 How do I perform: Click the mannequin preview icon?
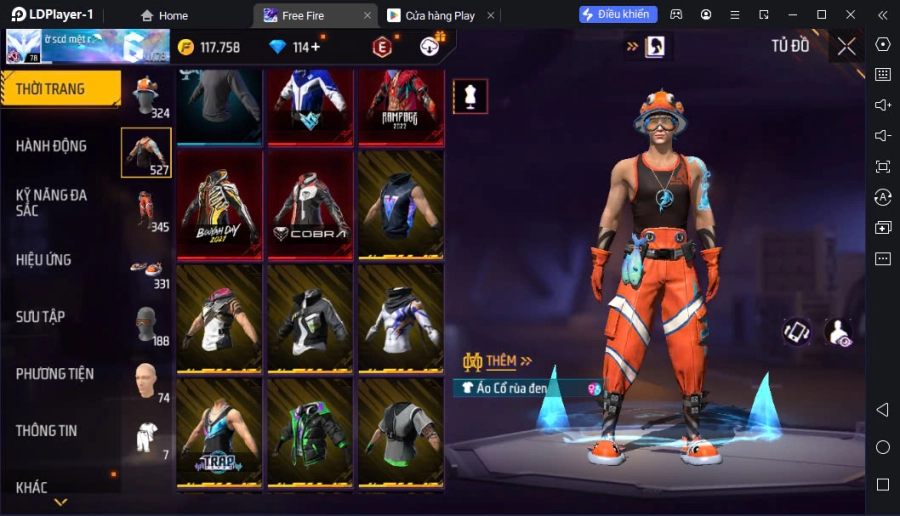coord(470,96)
